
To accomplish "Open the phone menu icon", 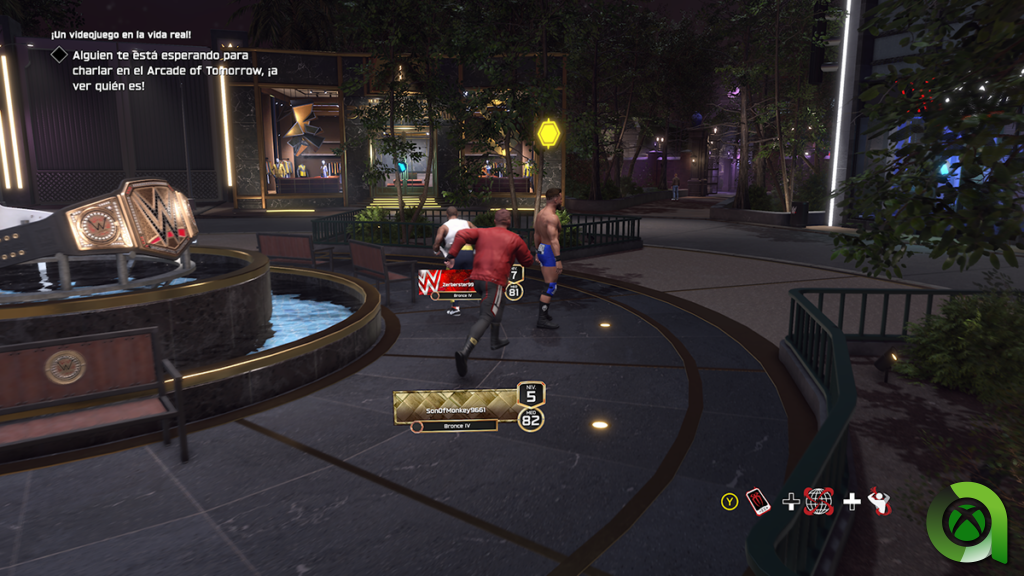I will click(758, 501).
